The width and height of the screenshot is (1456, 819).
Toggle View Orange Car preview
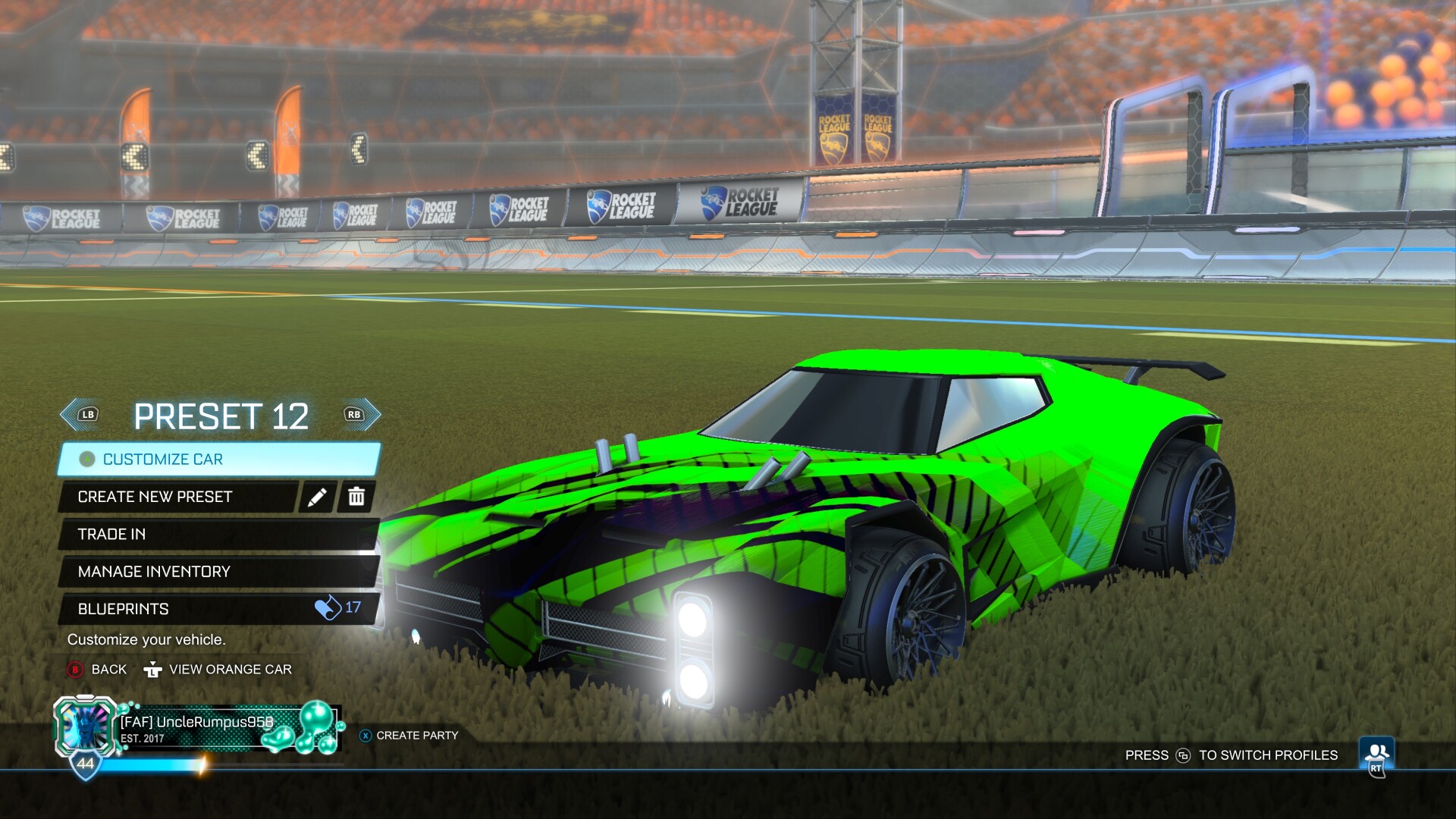(231, 670)
